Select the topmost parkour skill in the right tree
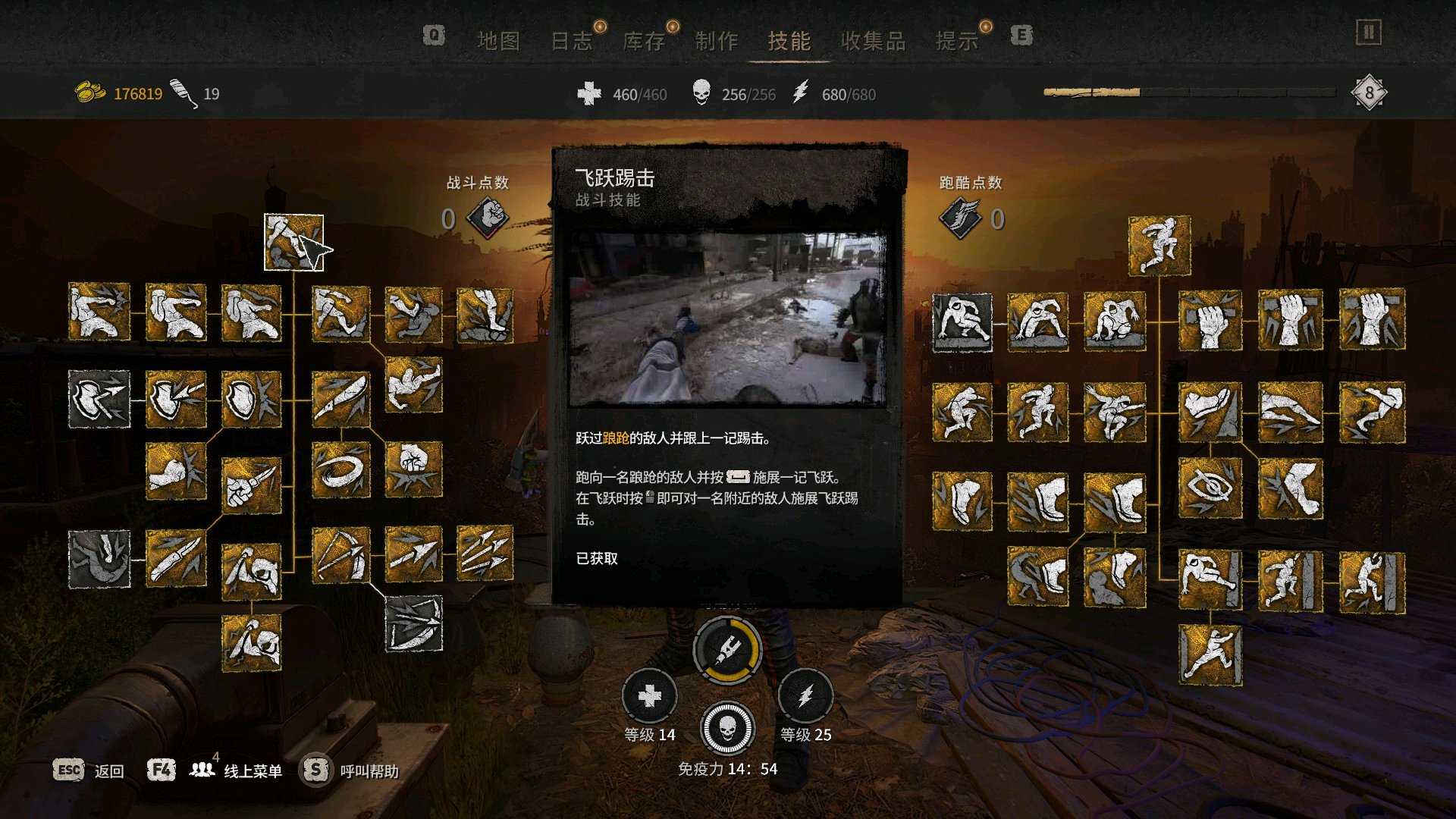The width and height of the screenshot is (1456, 819). 1160,245
